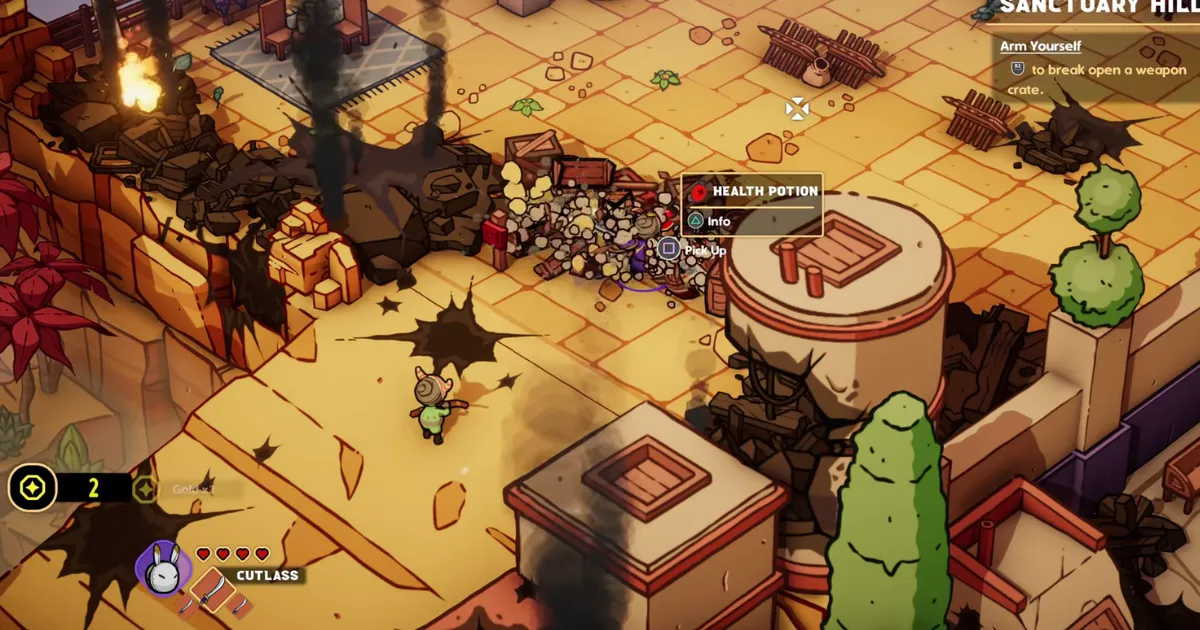Select the Health Potion tooltip title
This screenshot has width=1200, height=630.
(765, 191)
